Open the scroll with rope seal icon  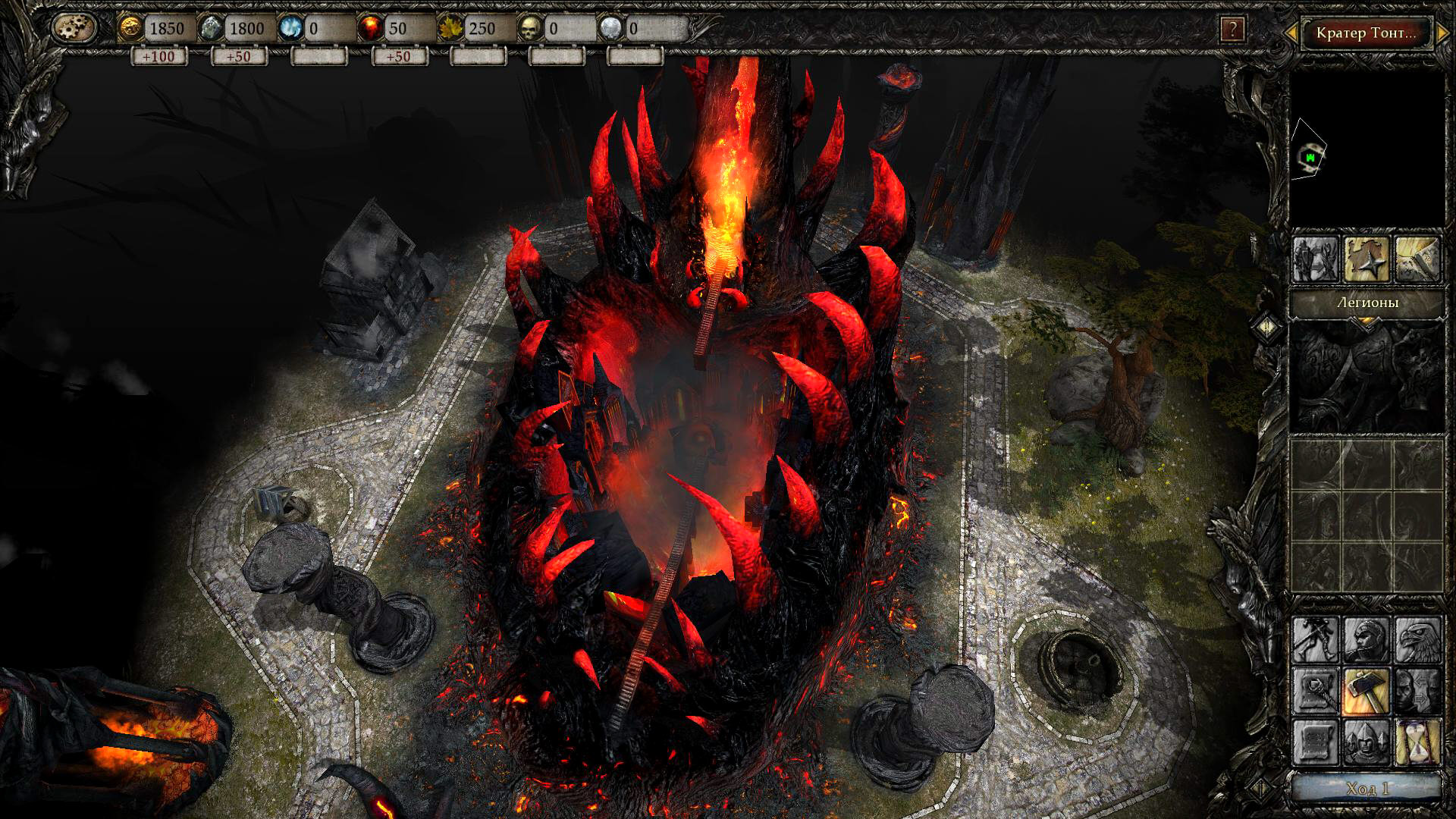(x=1316, y=691)
